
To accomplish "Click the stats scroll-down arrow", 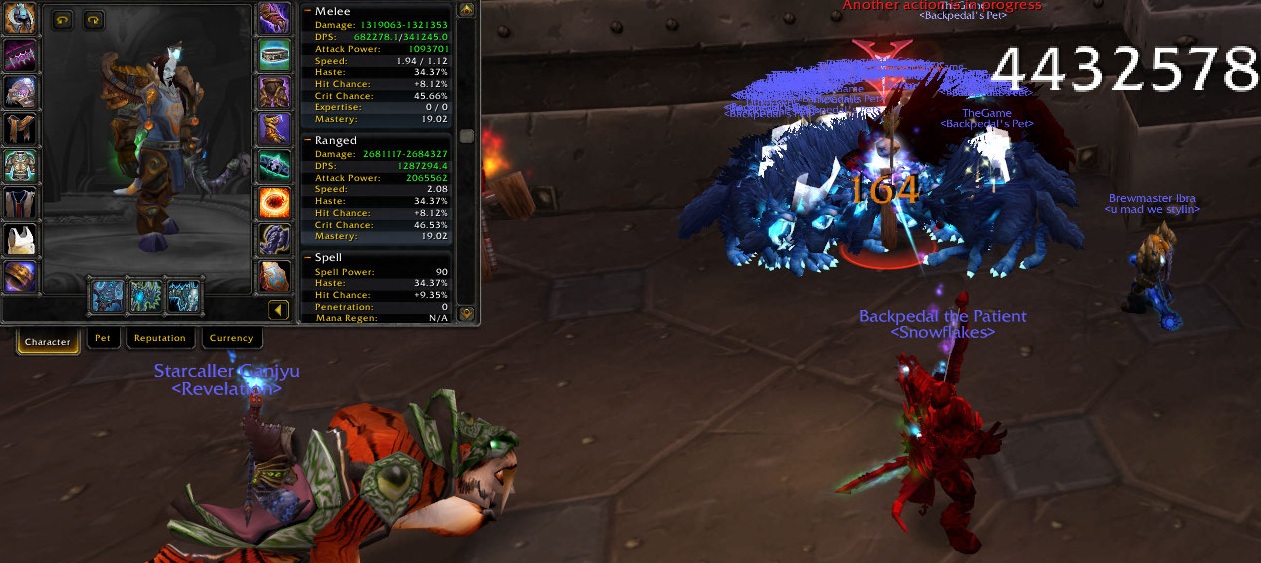I will (x=466, y=314).
